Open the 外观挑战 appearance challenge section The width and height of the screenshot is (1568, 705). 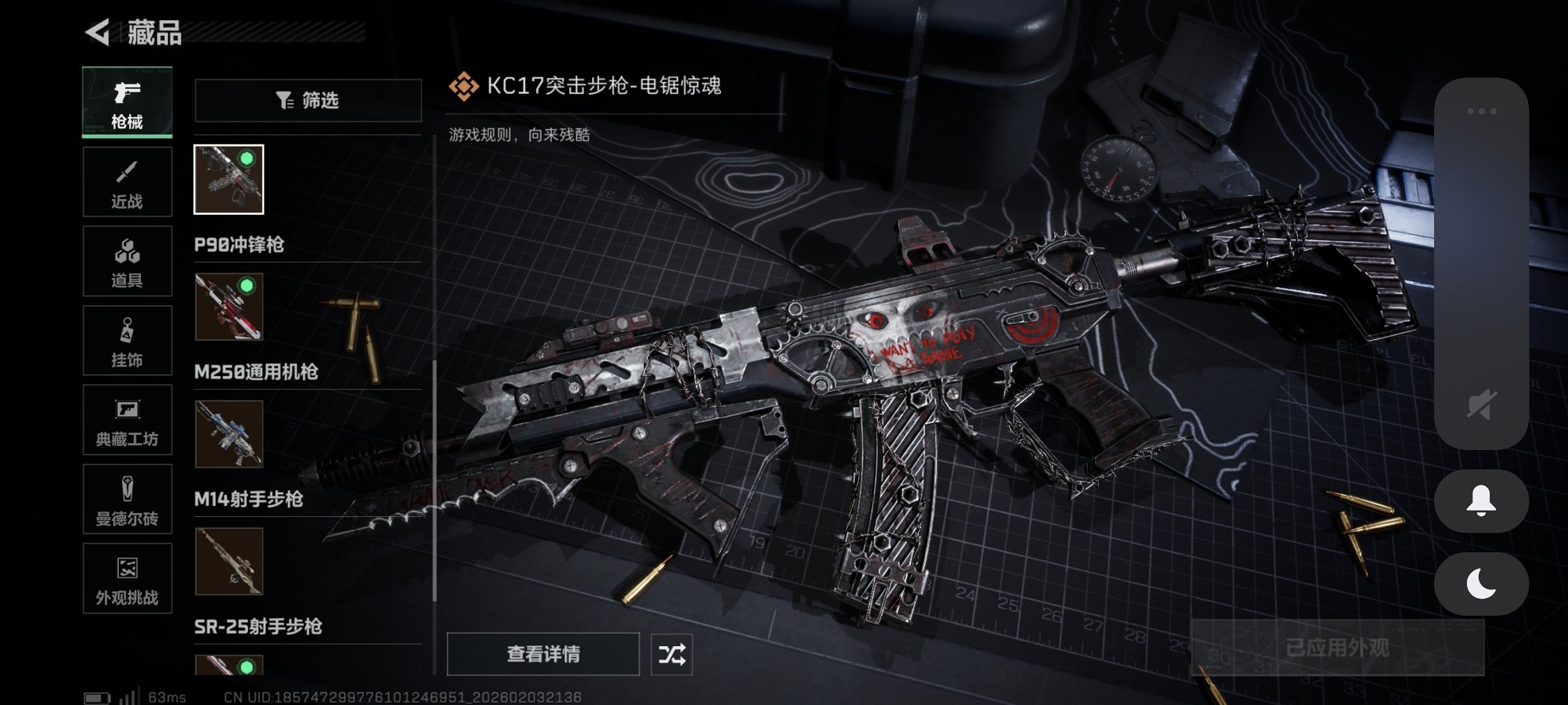point(127,579)
